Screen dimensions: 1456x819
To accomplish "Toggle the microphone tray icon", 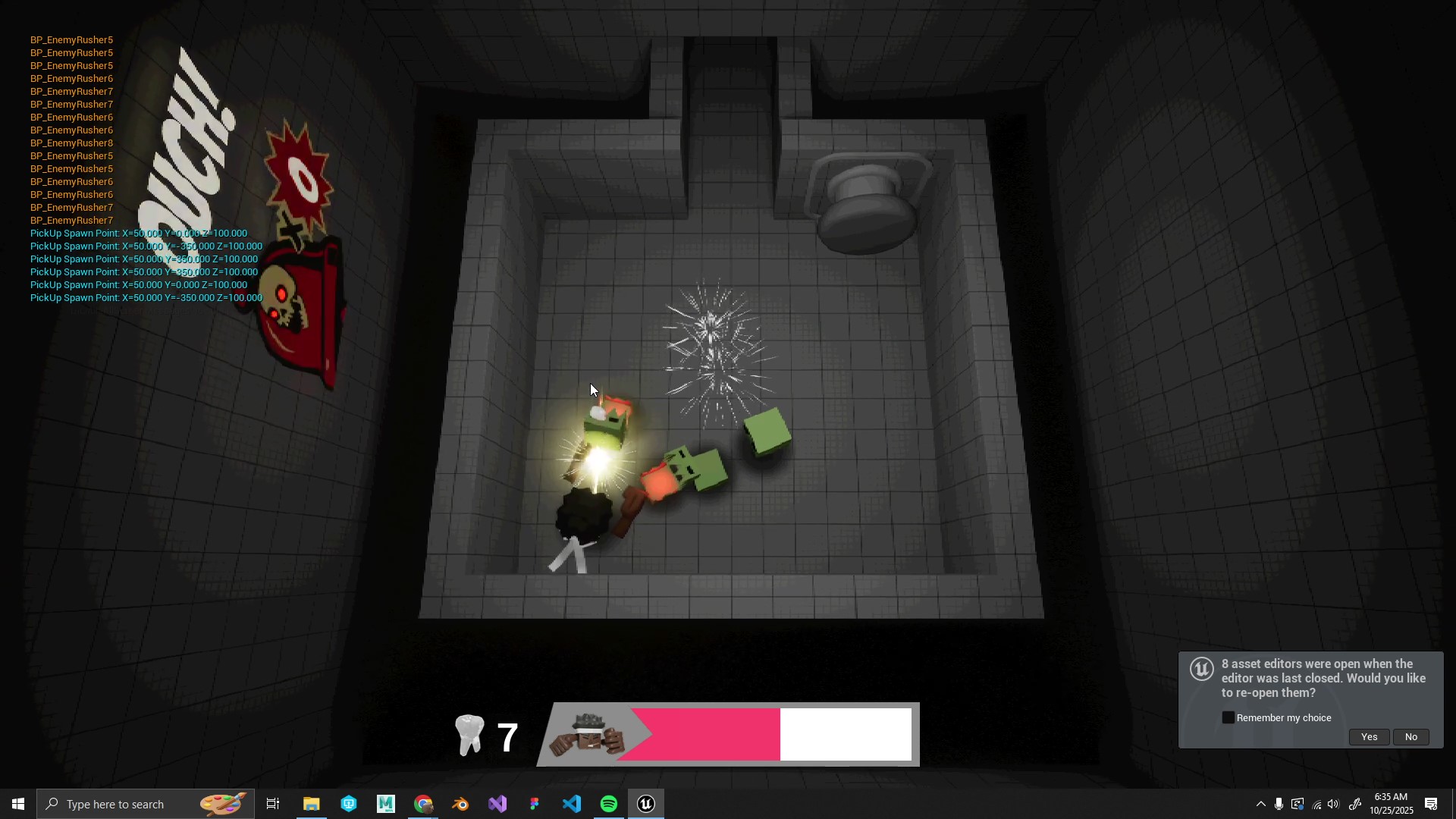I will pos(1279,805).
